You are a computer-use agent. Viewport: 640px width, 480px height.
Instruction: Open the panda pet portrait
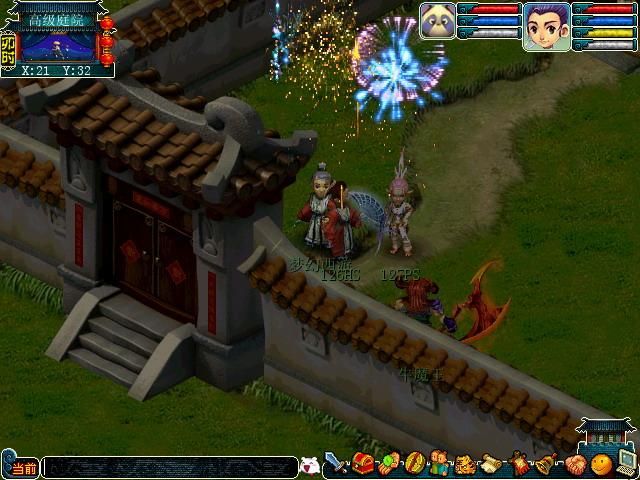[x=437, y=20]
